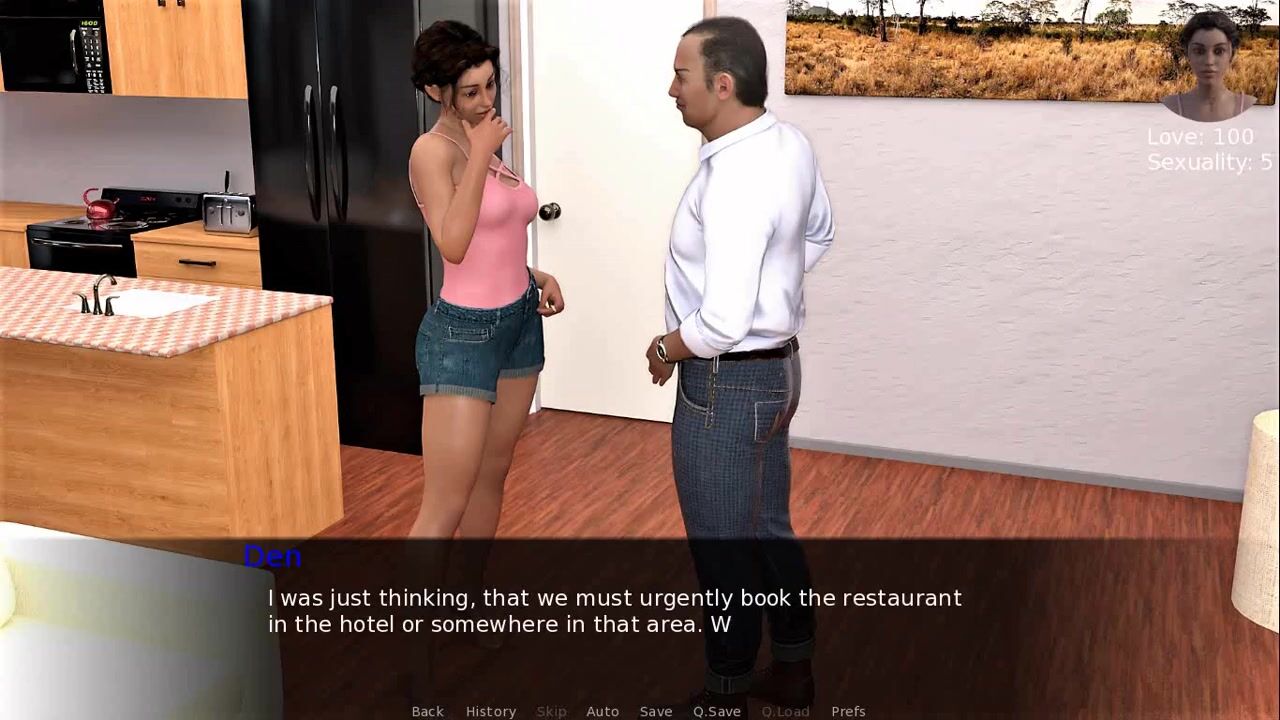Screen dimensions: 1280x720
Task: Open the dialogue History log
Action: [x=490, y=711]
